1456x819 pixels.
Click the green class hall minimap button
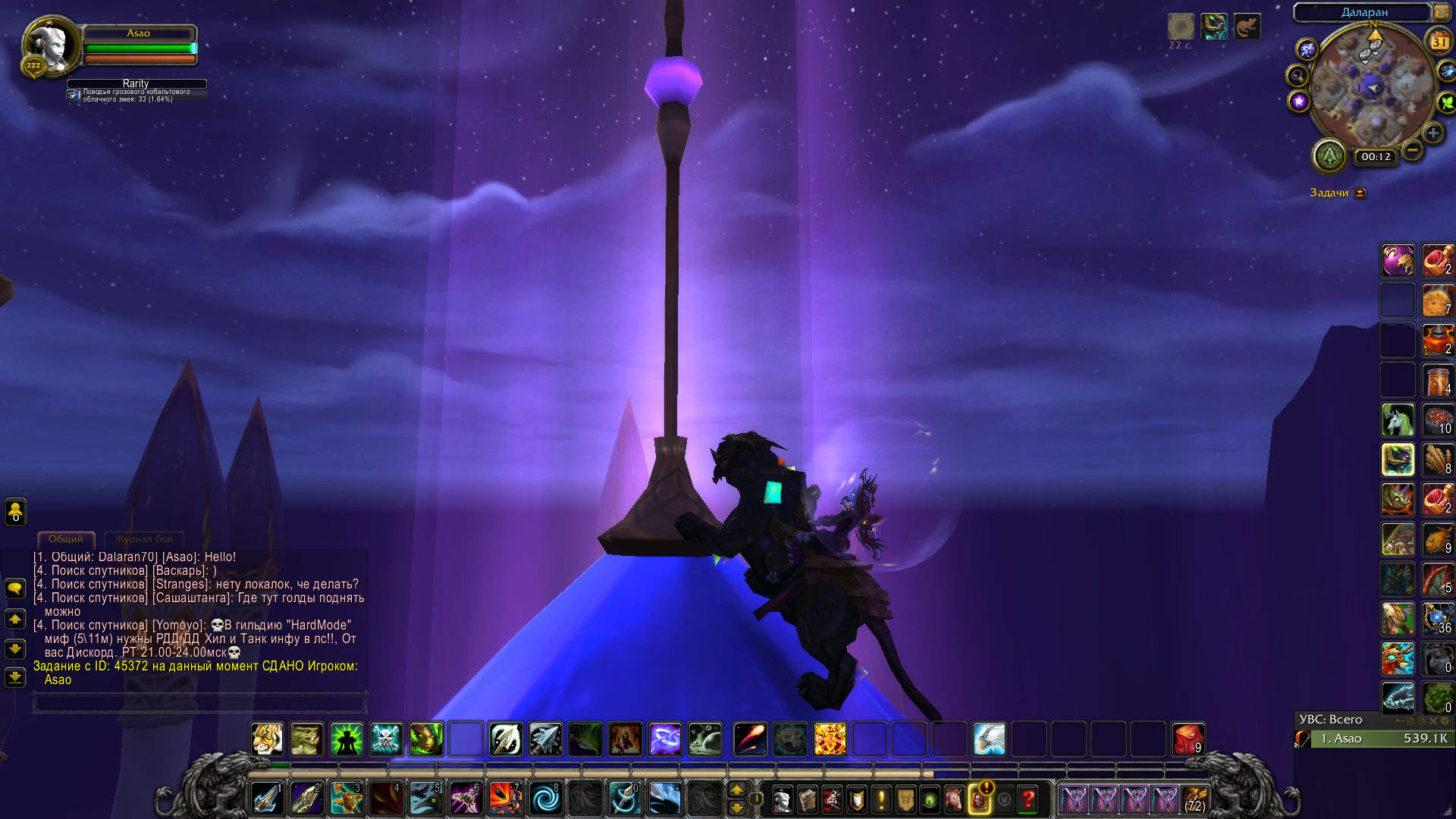coord(1329,156)
